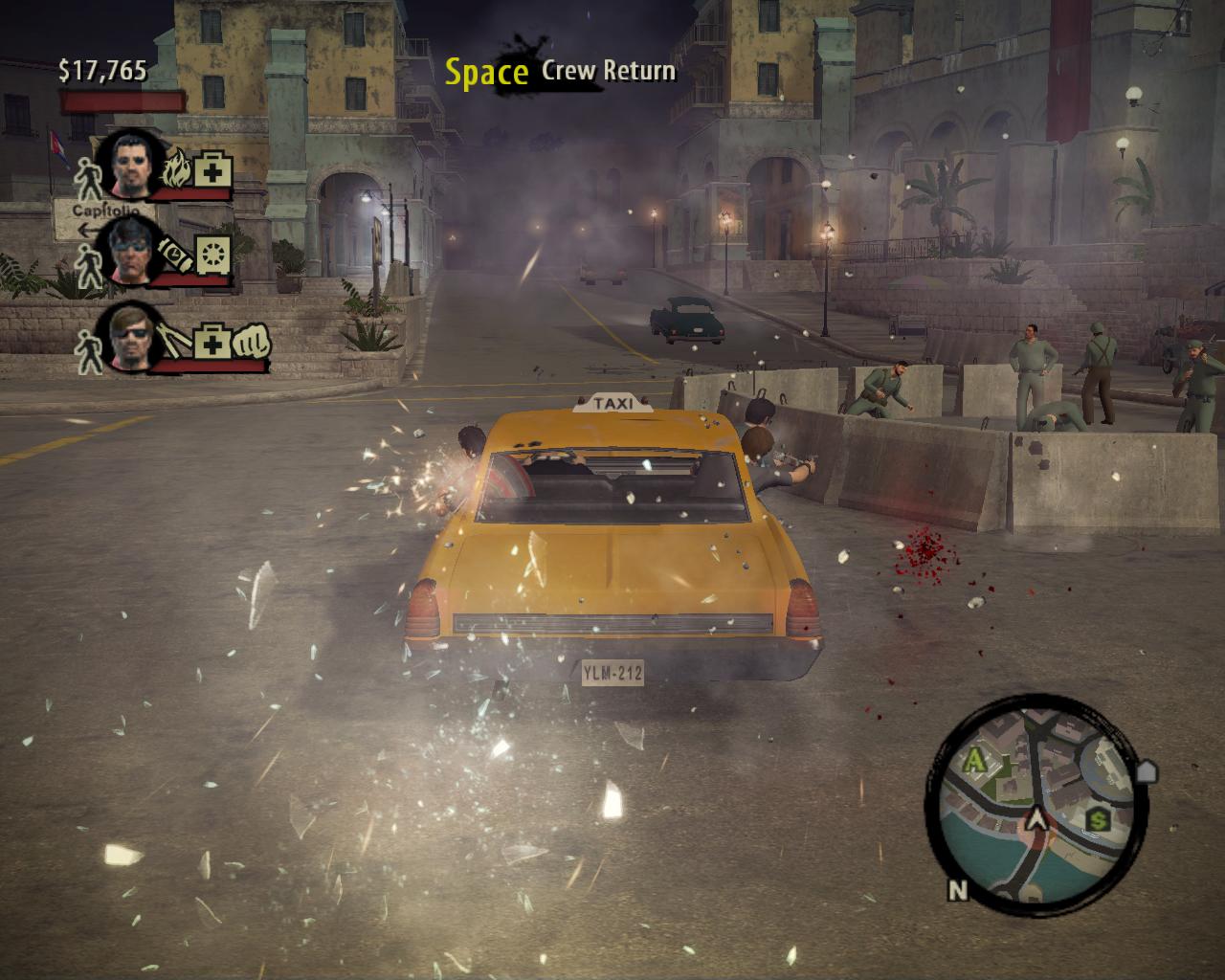Click the bruiser fist specialty icon

click(x=251, y=341)
